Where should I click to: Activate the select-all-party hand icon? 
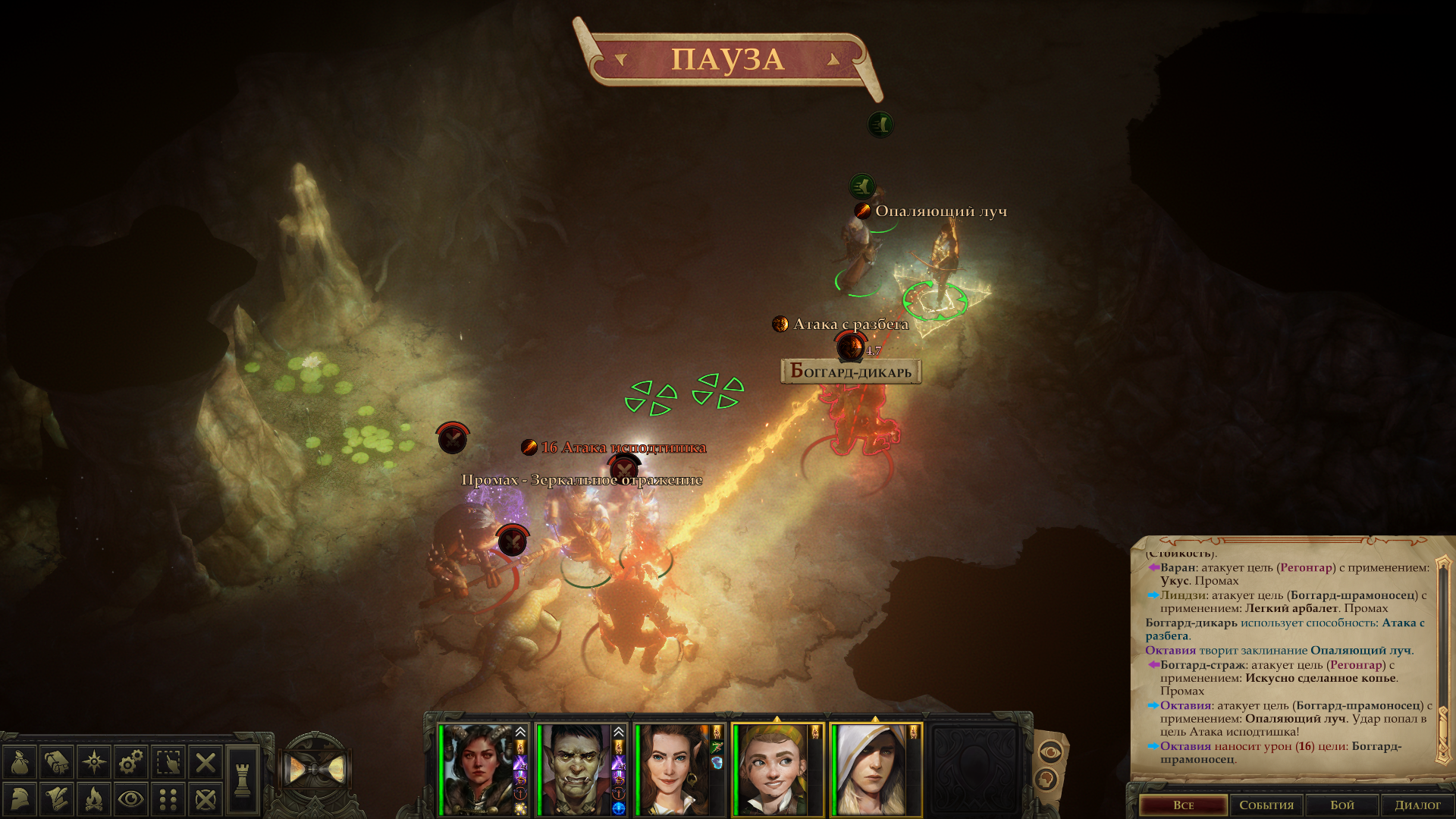click(168, 762)
